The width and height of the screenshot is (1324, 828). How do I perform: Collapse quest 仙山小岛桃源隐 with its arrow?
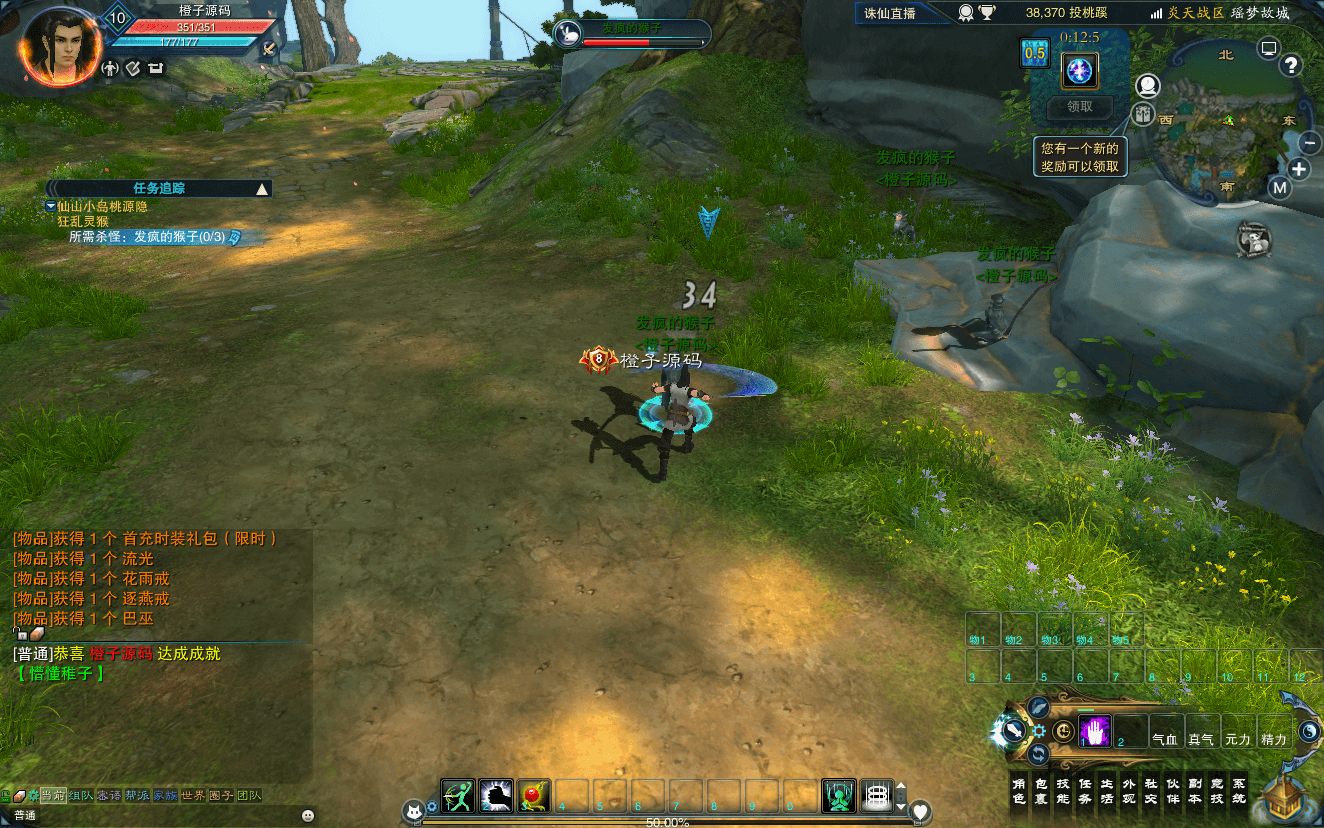pyautogui.click(x=48, y=206)
